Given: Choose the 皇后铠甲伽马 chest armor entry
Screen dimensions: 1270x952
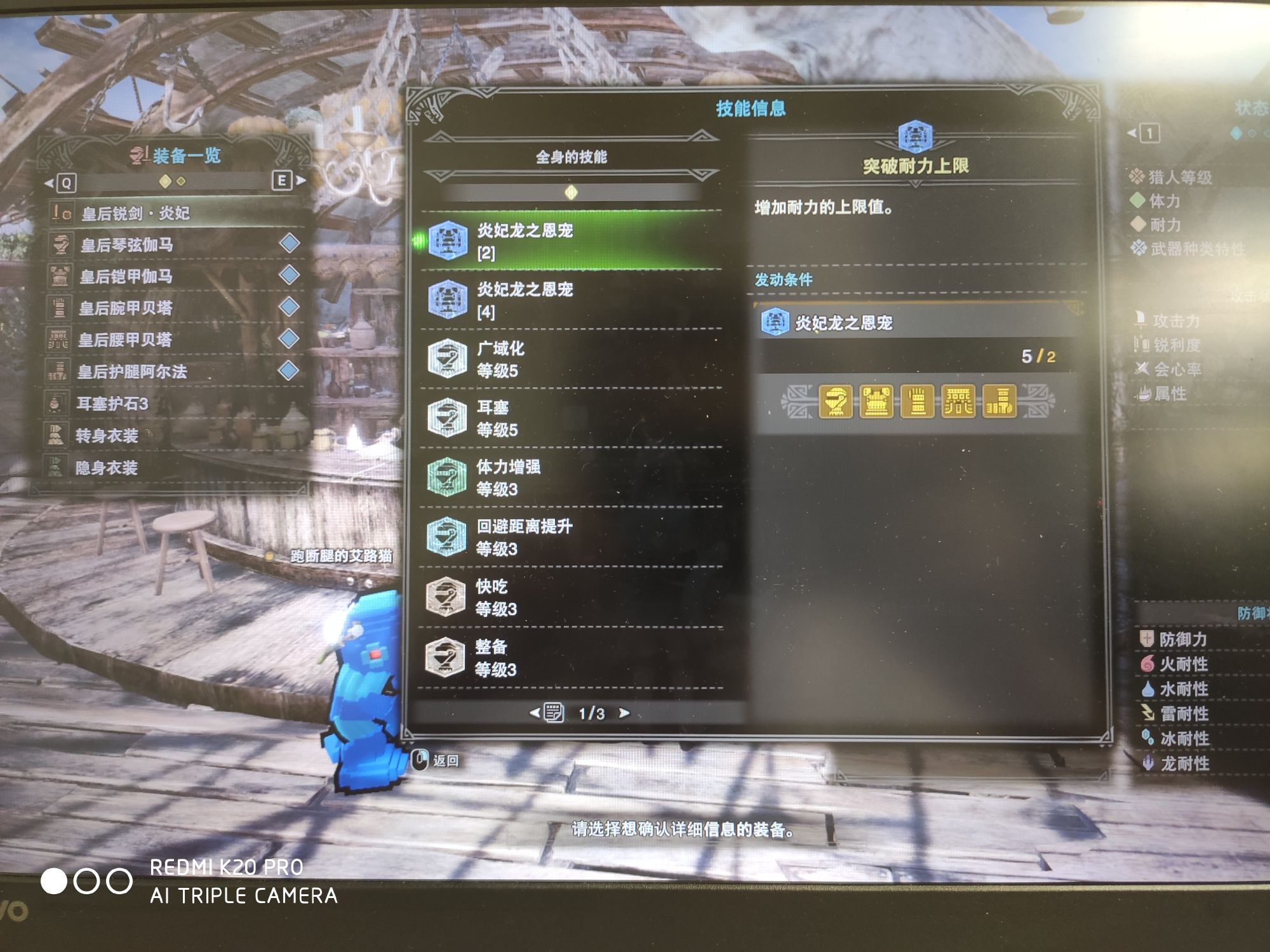Looking at the screenshot, I should click(x=171, y=276).
